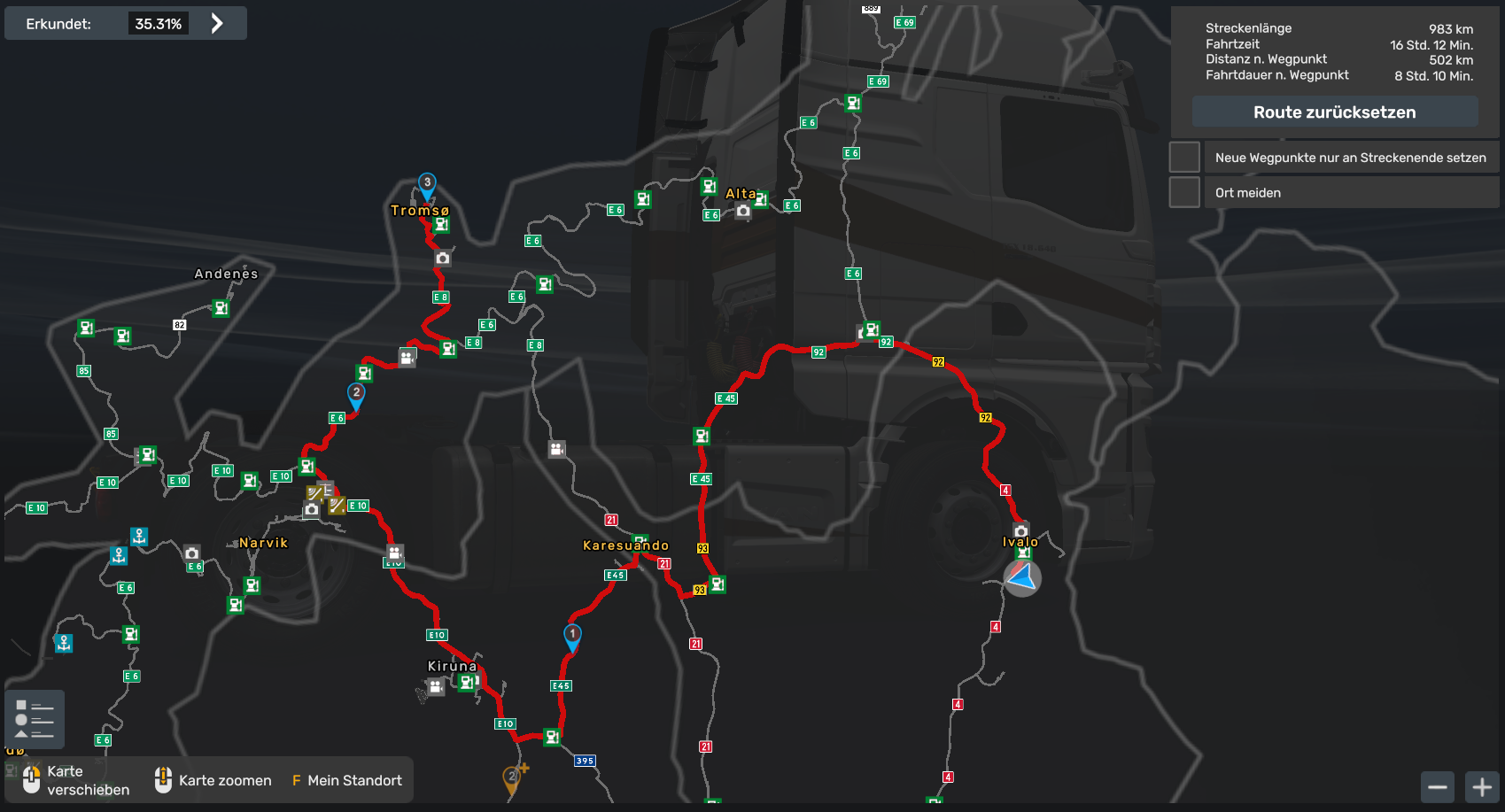Open the map legend panel
Image resolution: width=1505 pixels, height=812 pixels.
35,719
